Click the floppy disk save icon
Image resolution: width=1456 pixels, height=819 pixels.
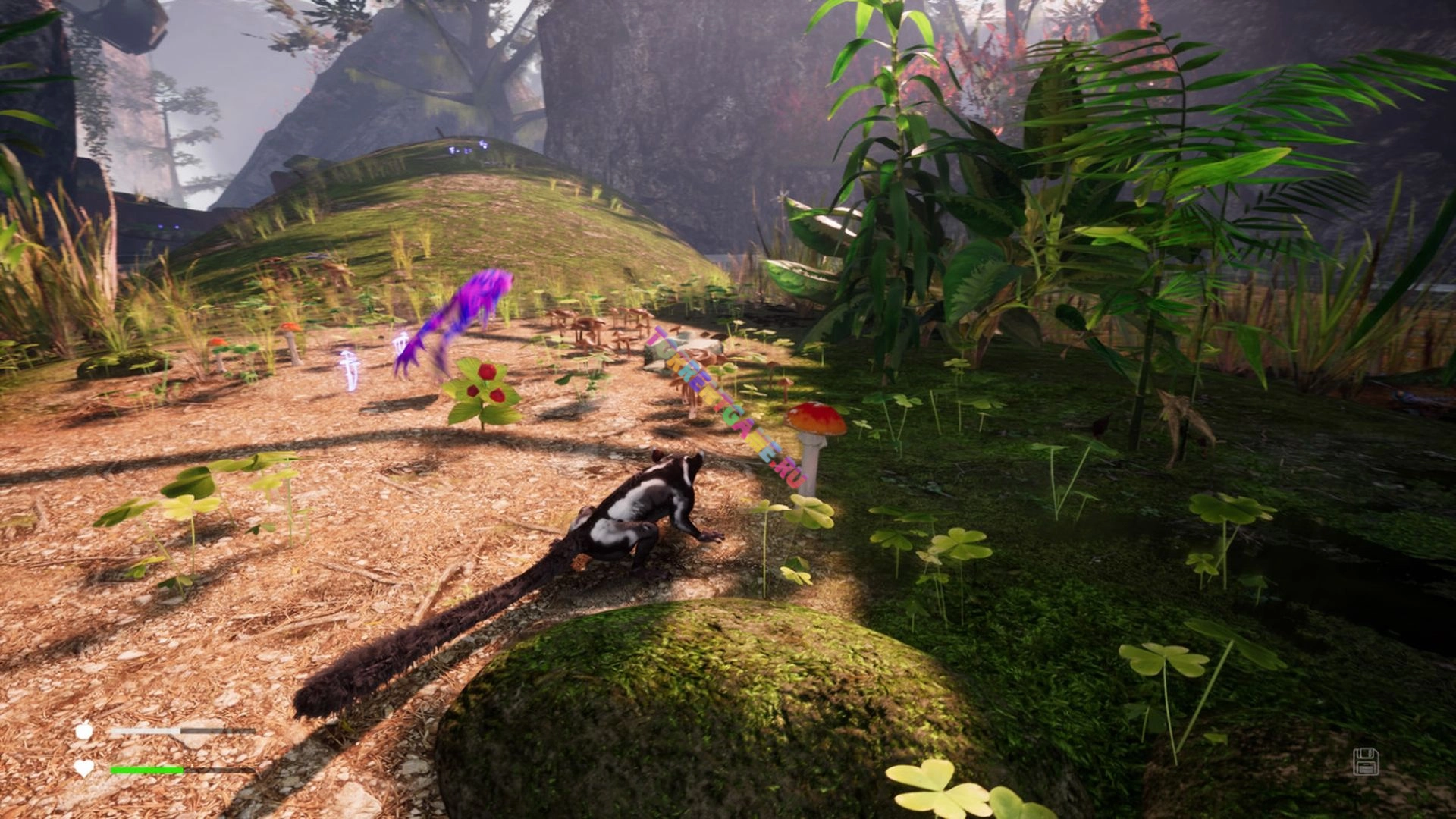pyautogui.click(x=1366, y=761)
